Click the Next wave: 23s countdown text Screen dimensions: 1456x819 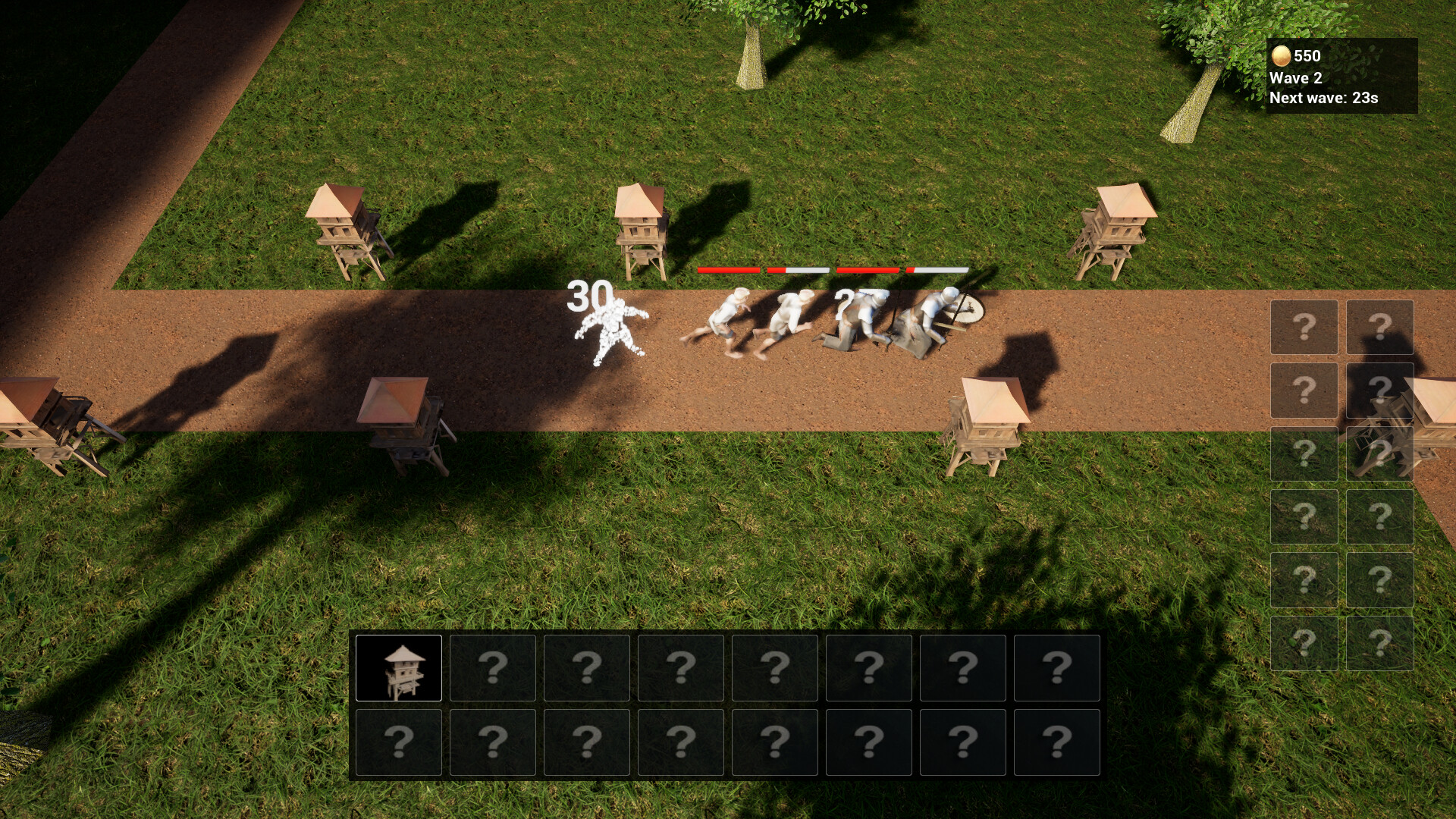pos(1325,98)
